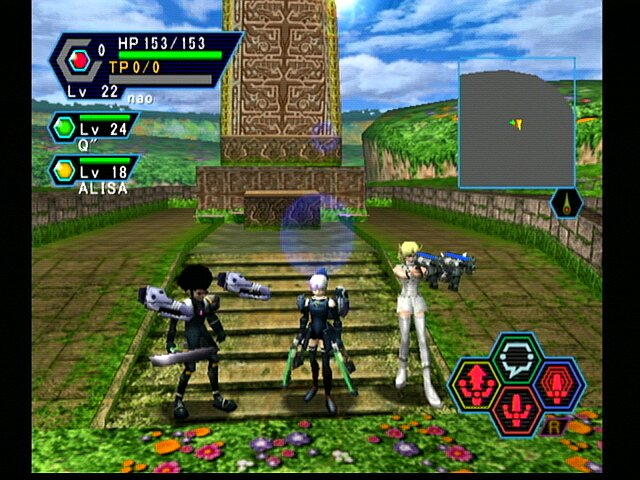640x480 pixels.
Task: Choose the Lv 24 party member Q" entry
Action: 93,128
